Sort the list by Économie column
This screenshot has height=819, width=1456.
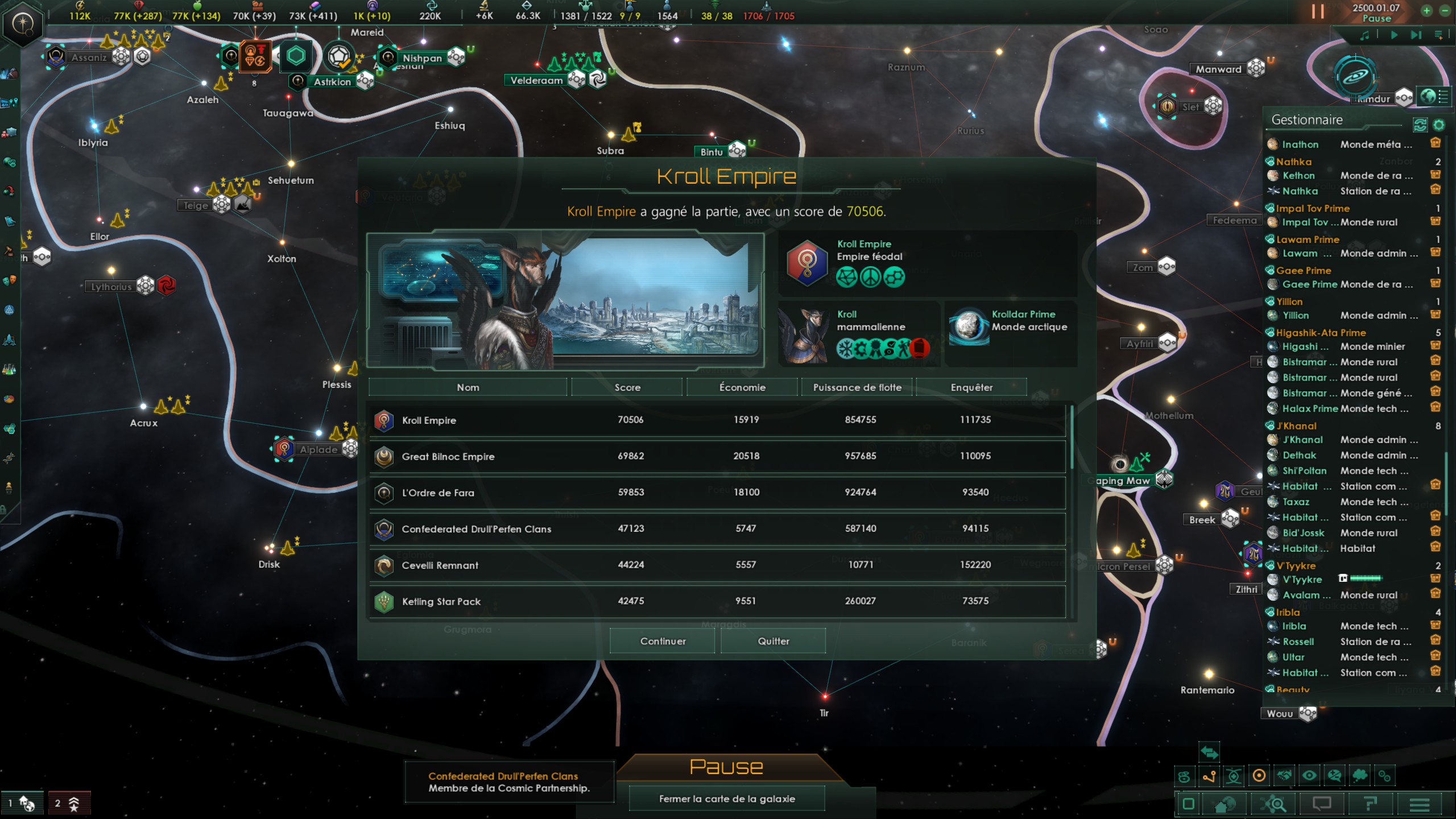[x=742, y=387]
